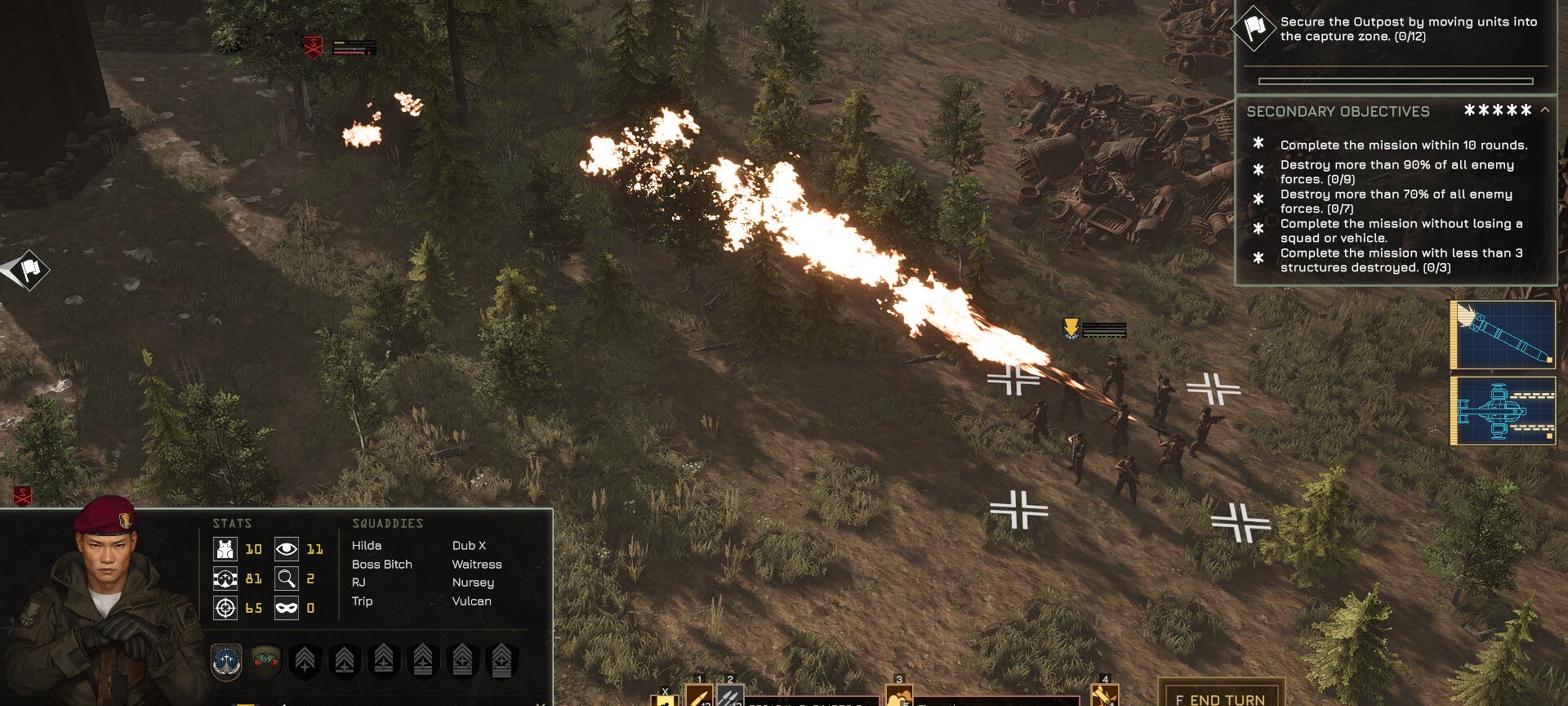Click the magnifying glass stat icon
The width and height of the screenshot is (1568, 706).
[286, 579]
